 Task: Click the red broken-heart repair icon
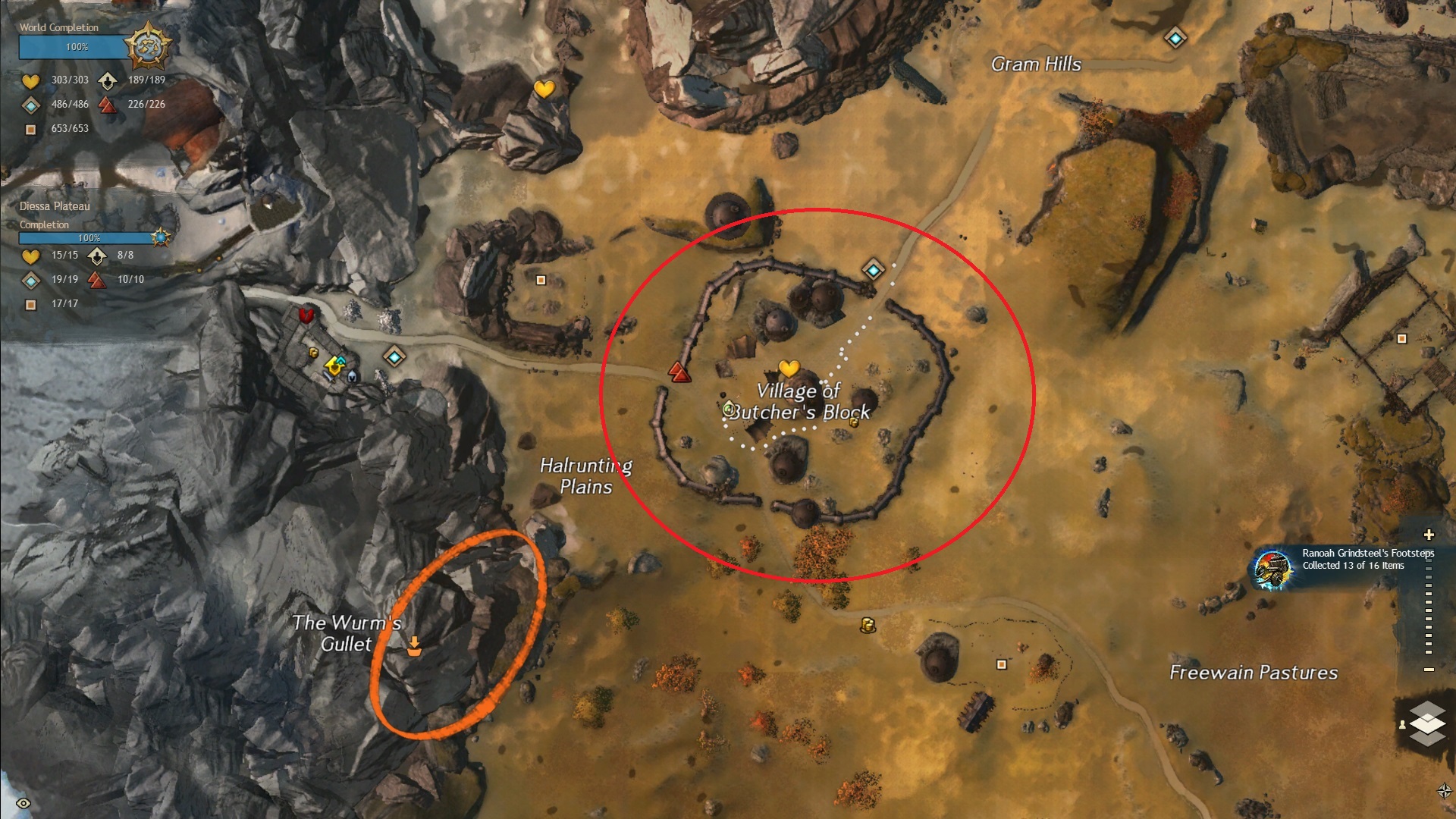coord(306,315)
